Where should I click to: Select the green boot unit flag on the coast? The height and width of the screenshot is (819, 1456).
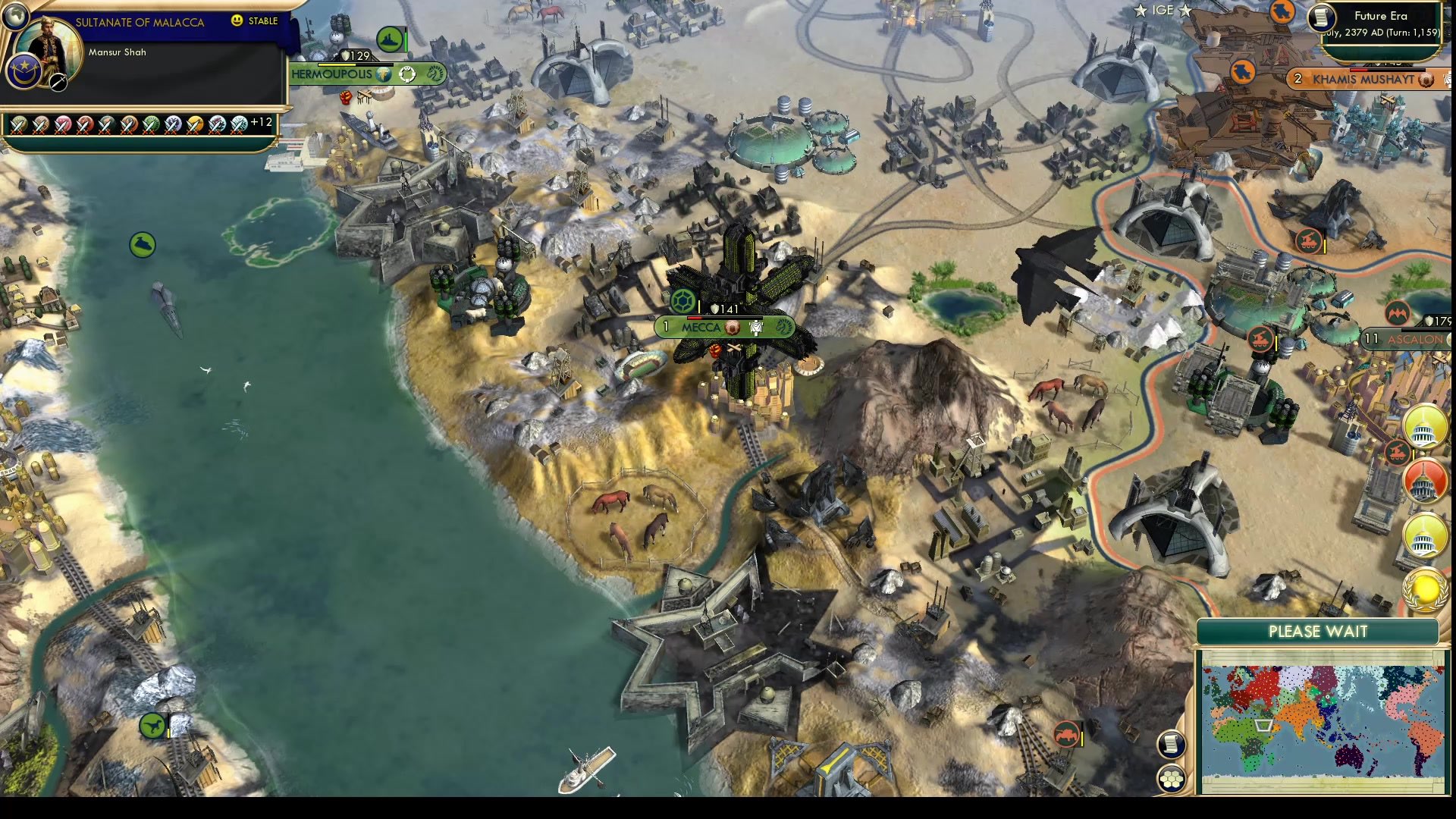point(141,245)
